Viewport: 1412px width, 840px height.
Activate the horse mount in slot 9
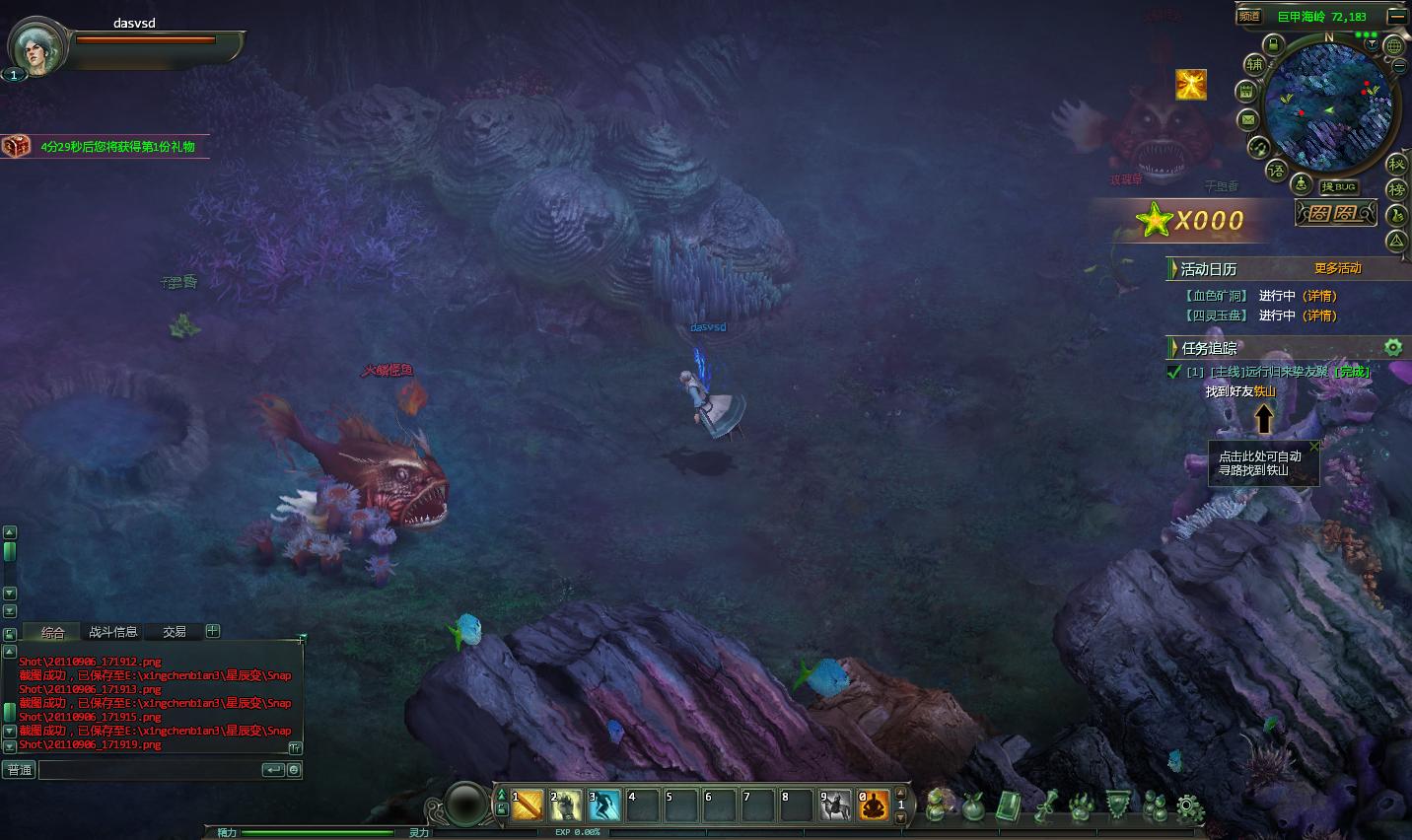pyautogui.click(x=835, y=805)
